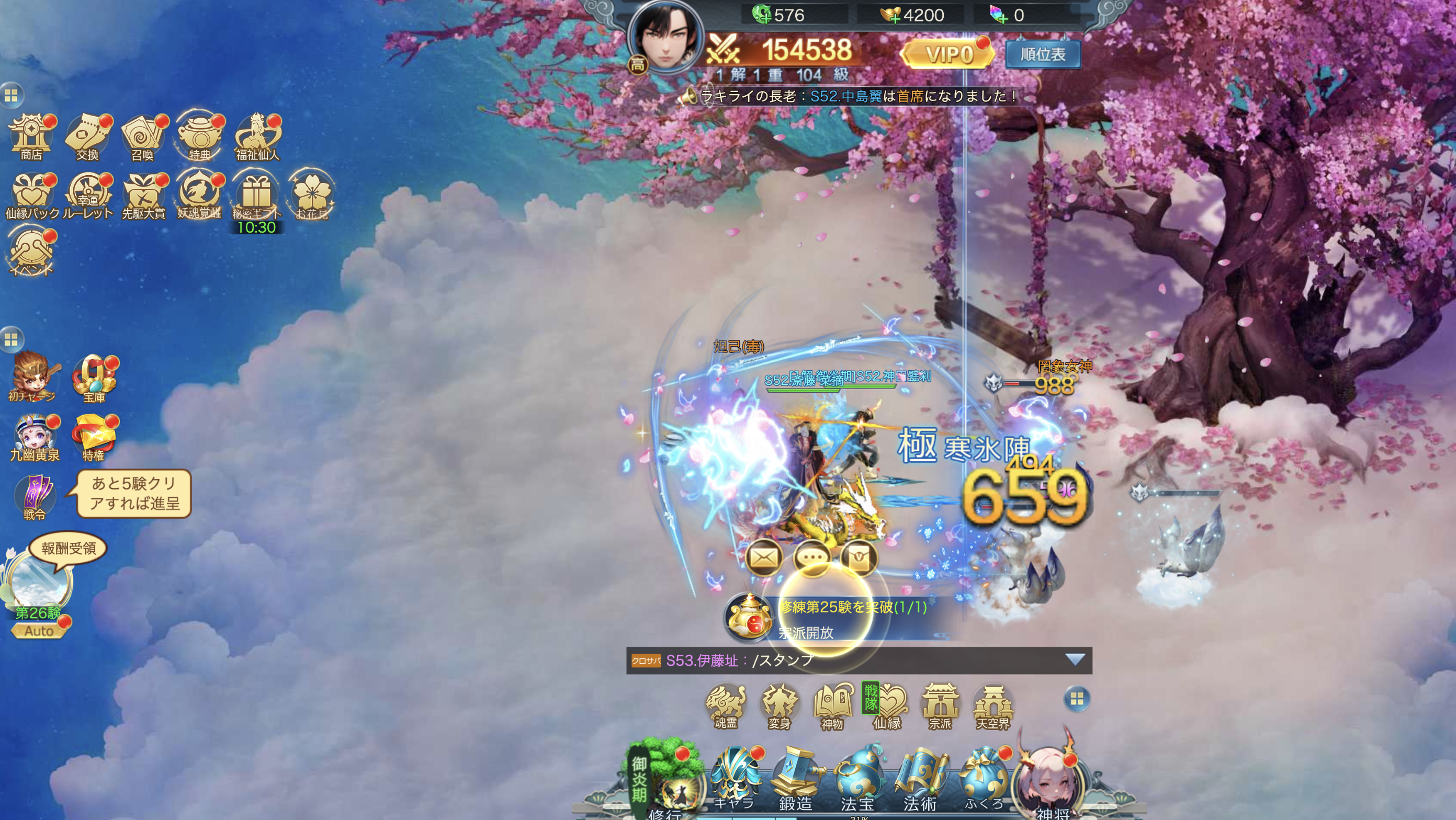Open the 召喚 summon menu
1456x820 pixels.
143,137
